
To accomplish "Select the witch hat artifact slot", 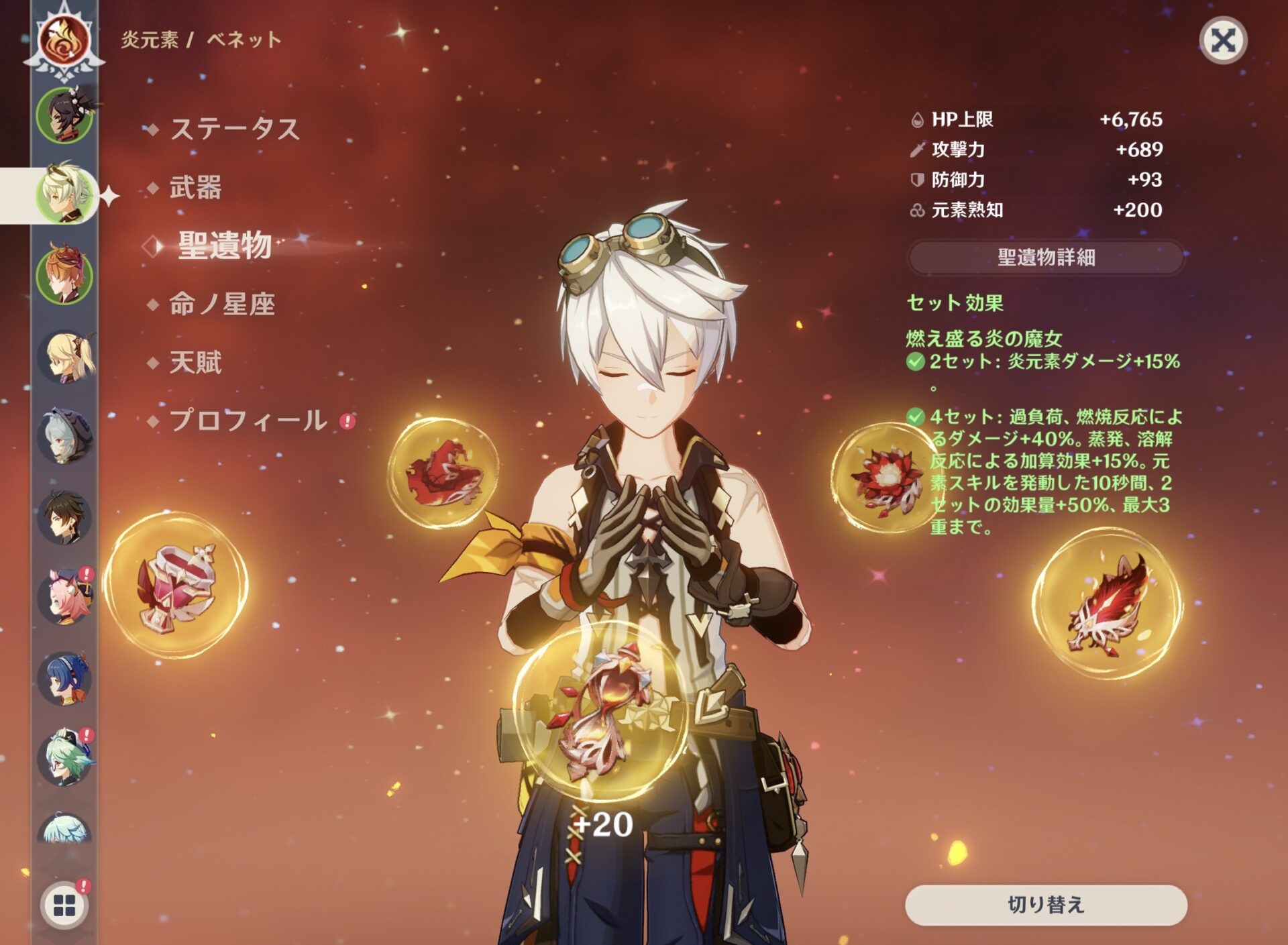I will tap(443, 472).
